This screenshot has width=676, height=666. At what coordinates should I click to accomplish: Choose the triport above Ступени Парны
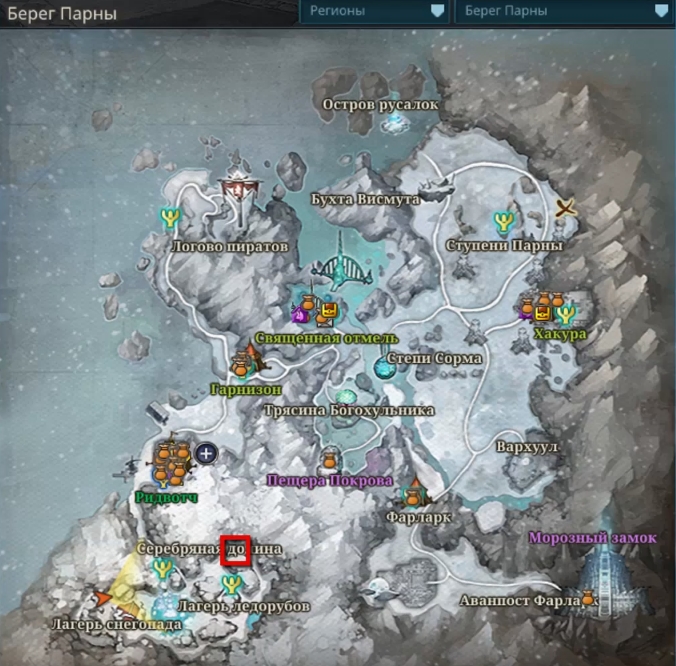(x=503, y=219)
